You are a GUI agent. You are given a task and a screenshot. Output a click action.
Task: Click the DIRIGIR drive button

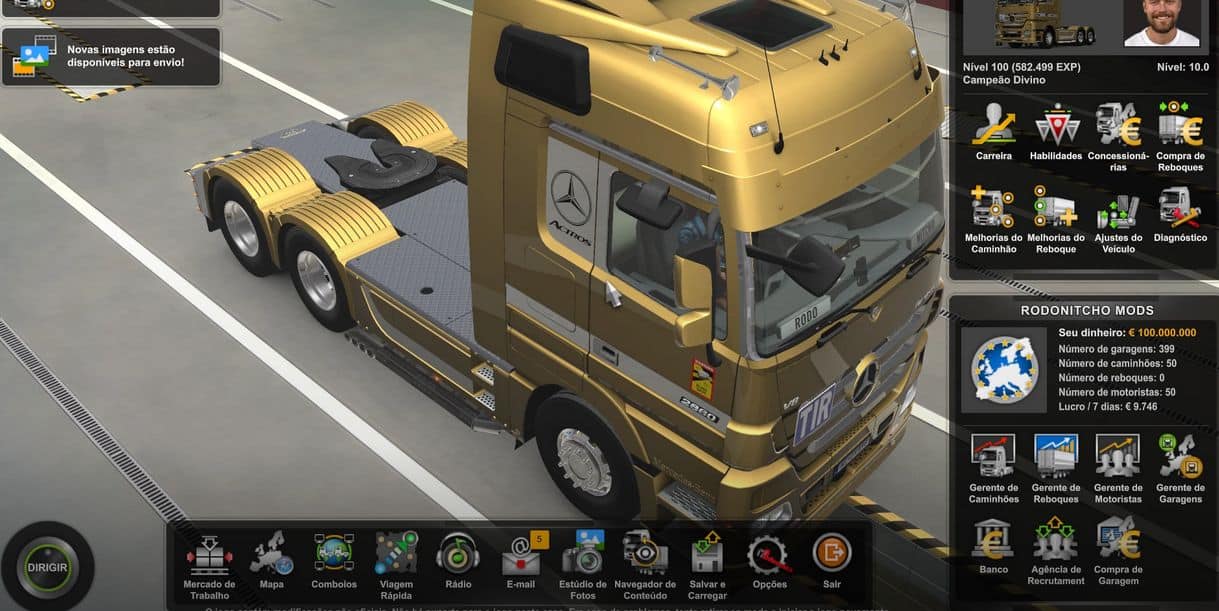47,567
